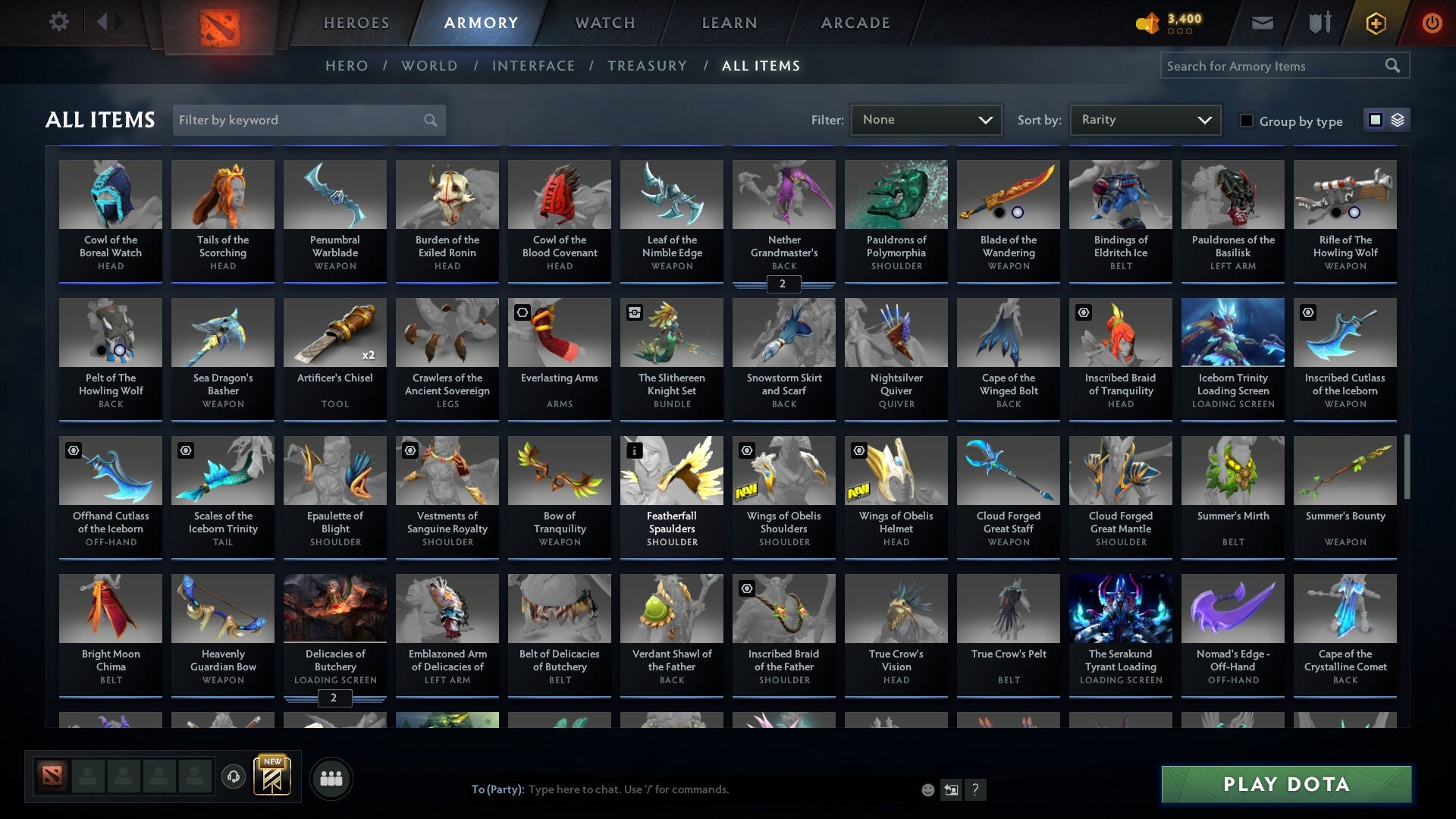Click the Dota Plus hexagon icon
The image size is (1456, 819).
(1375, 22)
